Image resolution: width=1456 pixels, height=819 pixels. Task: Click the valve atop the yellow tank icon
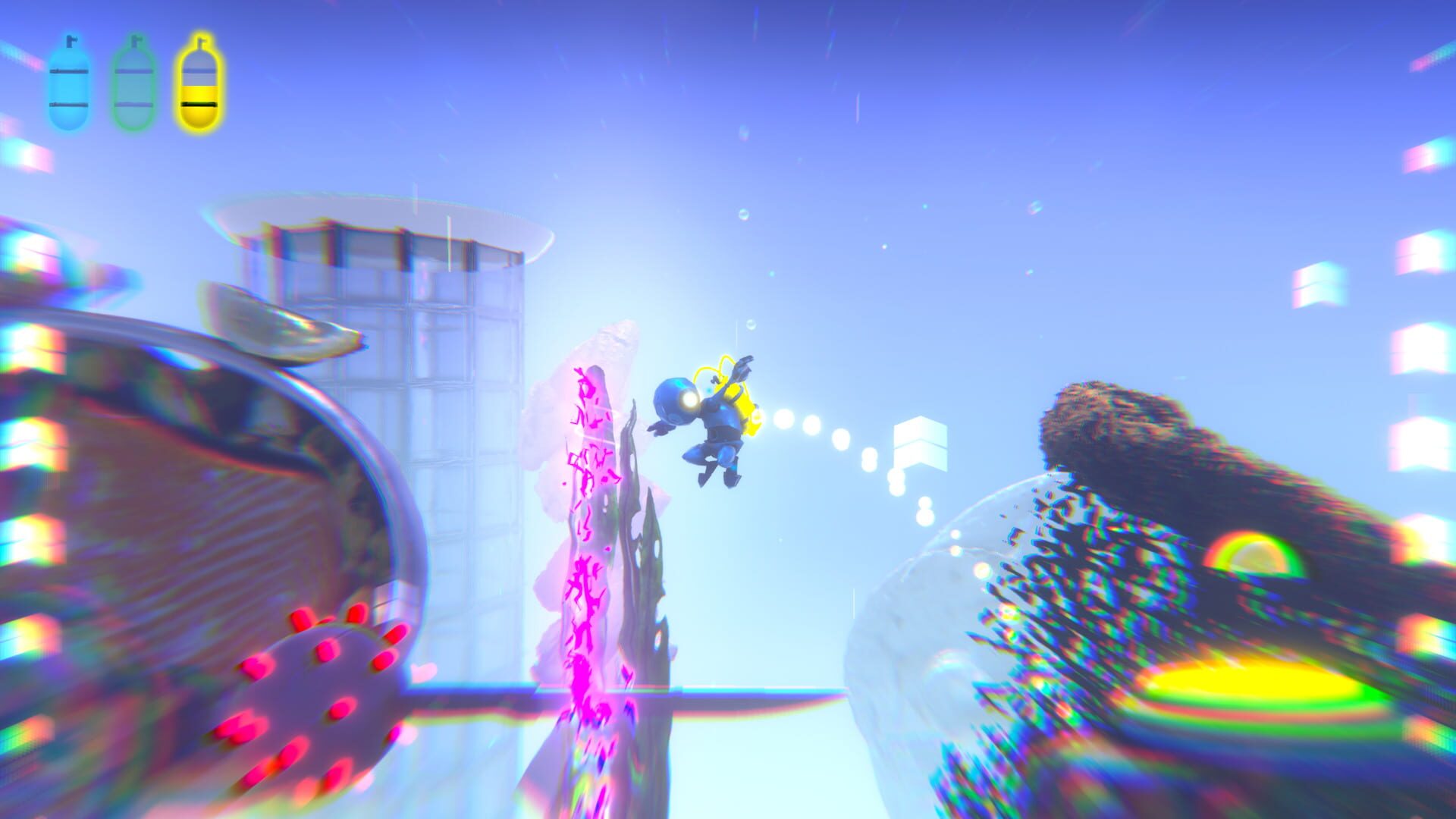(202, 43)
